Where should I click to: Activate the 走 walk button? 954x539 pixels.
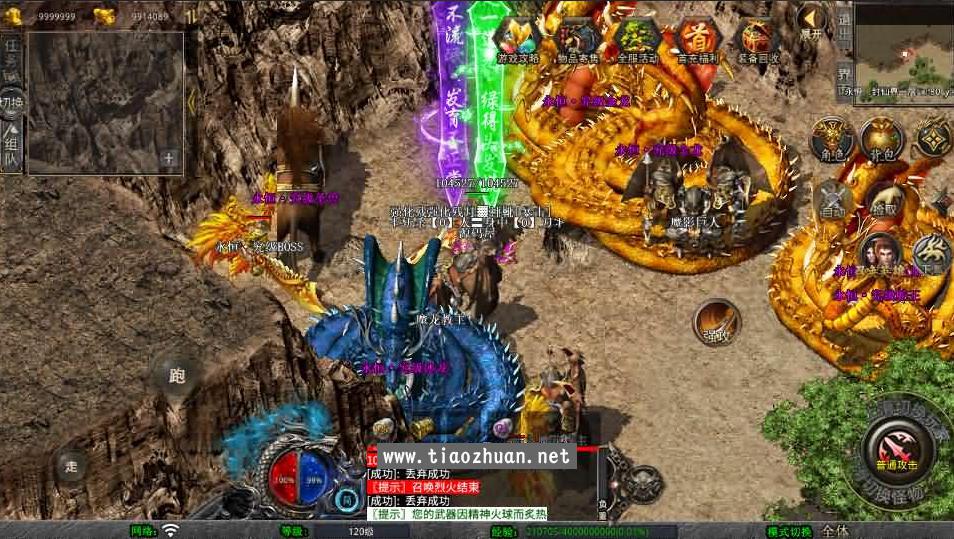tap(71, 465)
